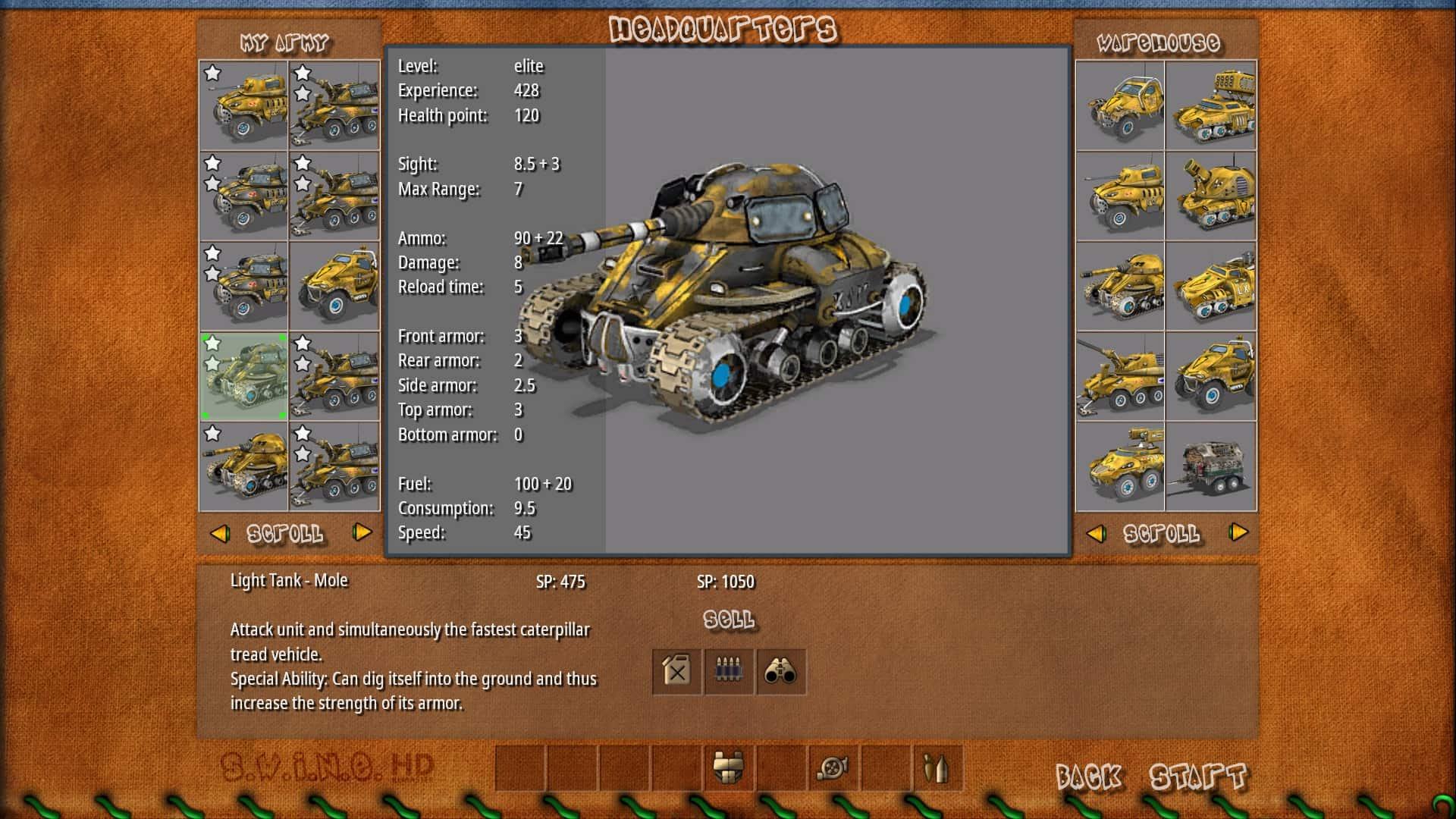Image resolution: width=1456 pixels, height=819 pixels.
Task: Select the rocket launcher vehicle in Warehouse
Action: click(x=1210, y=105)
